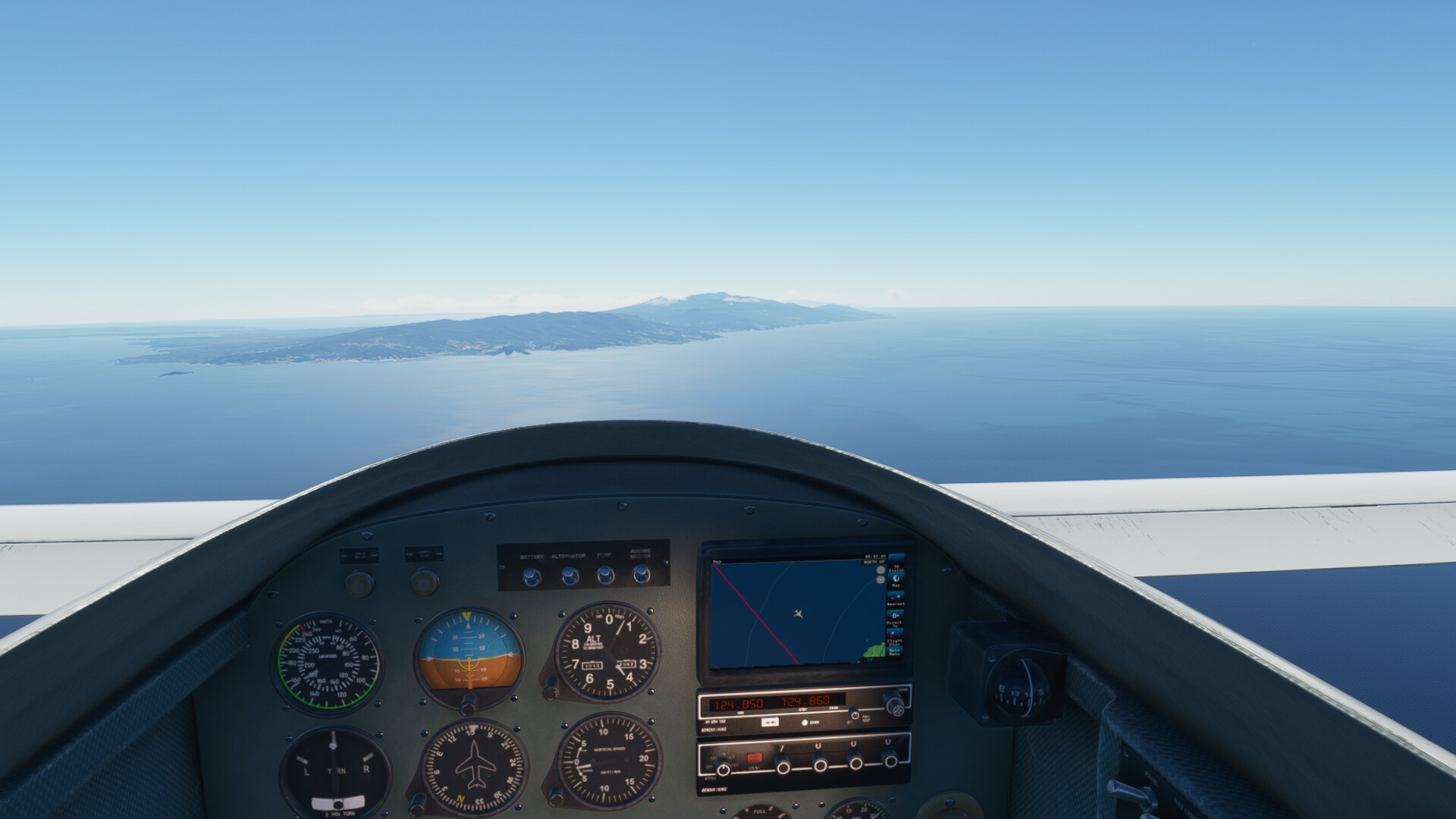1456x819 pixels.
Task: Switch on the fuel Pump toggle
Action: click(x=605, y=575)
